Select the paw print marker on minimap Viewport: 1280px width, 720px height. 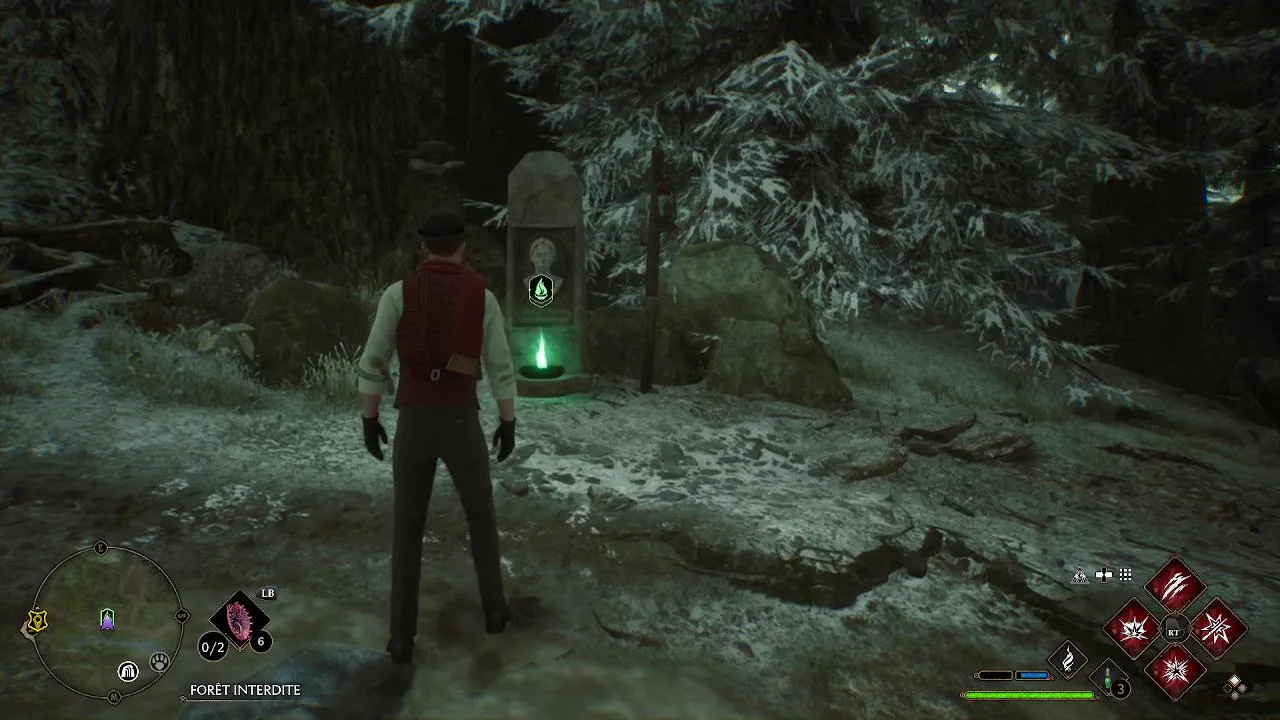point(159,661)
